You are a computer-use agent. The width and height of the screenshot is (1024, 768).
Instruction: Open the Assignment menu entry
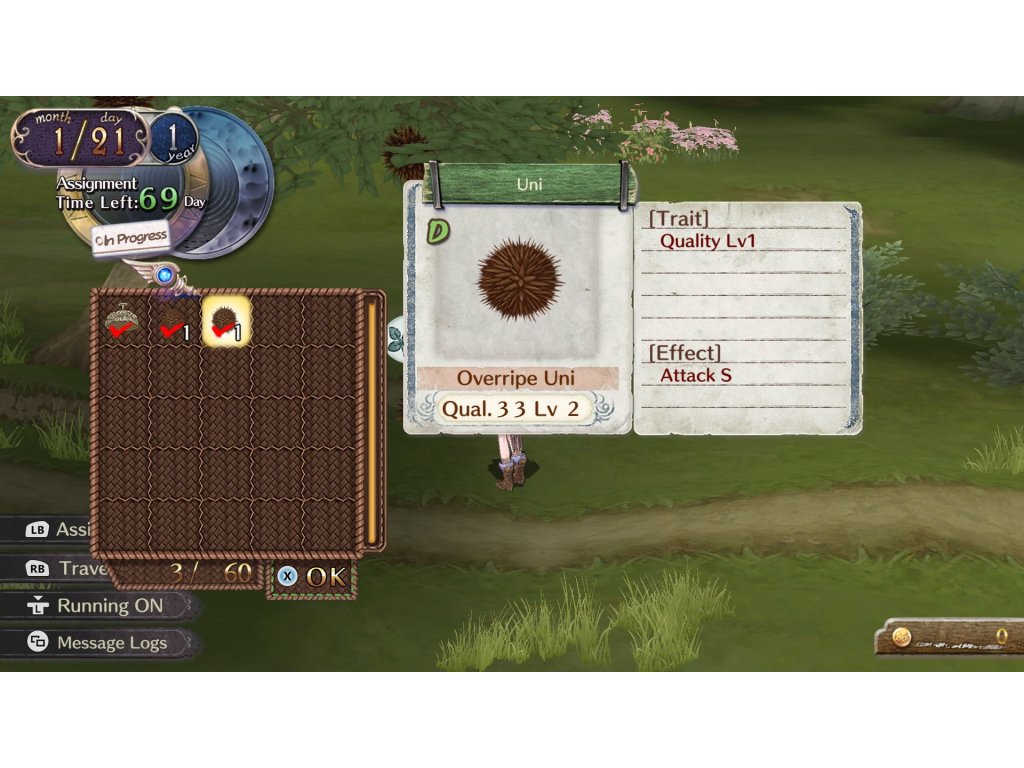coord(58,529)
